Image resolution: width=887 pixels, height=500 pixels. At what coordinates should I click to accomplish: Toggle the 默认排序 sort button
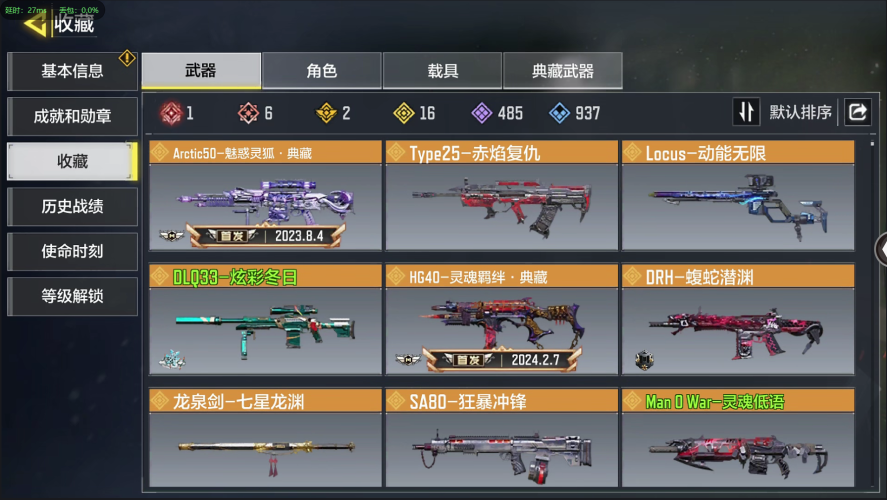[x=785, y=112]
